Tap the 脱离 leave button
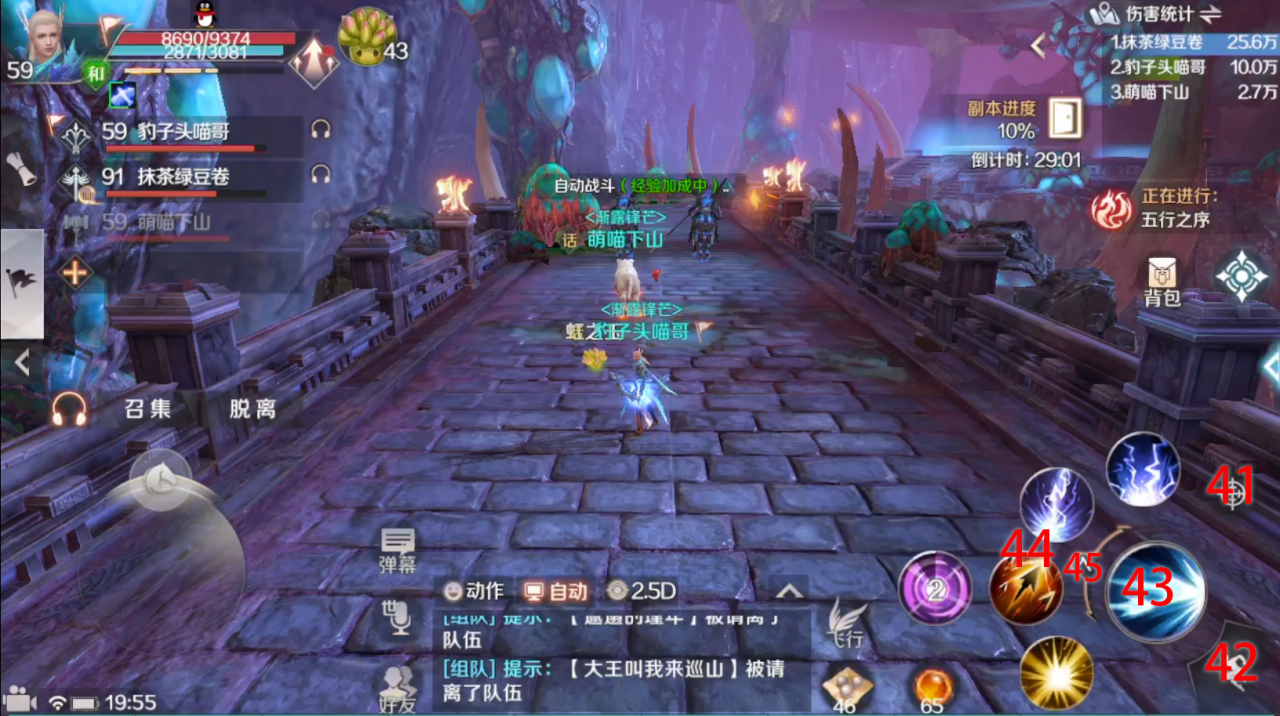The image size is (1280, 716). coord(252,408)
